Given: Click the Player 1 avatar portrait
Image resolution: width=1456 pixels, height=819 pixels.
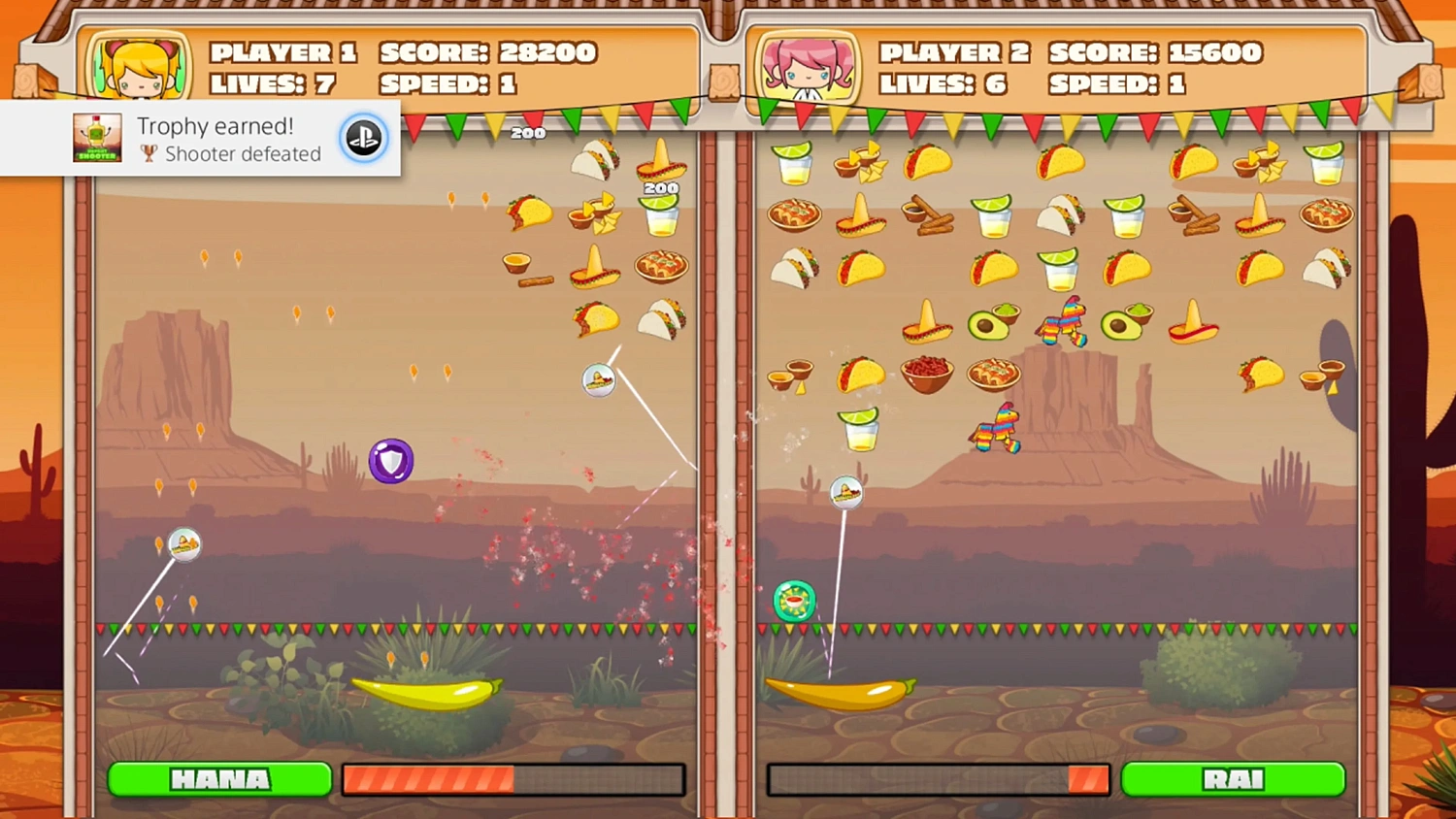Looking at the screenshot, I should coord(137,66).
